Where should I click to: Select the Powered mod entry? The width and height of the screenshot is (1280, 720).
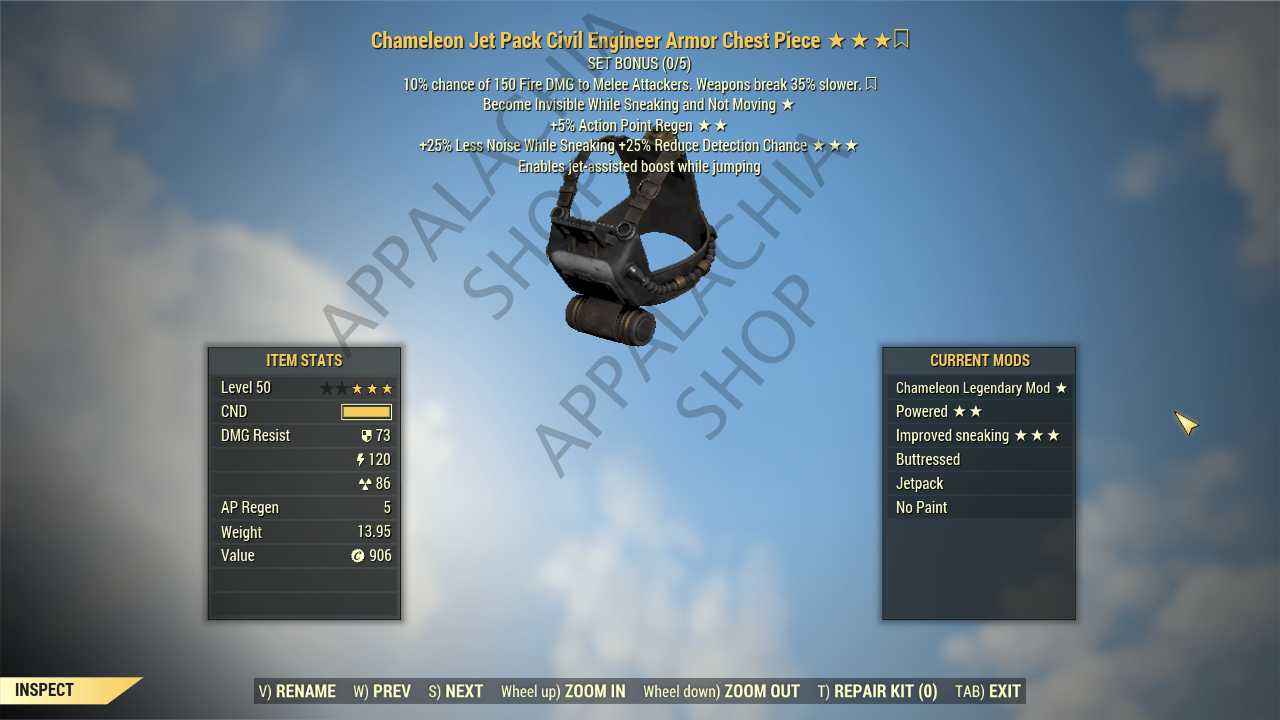coord(979,412)
